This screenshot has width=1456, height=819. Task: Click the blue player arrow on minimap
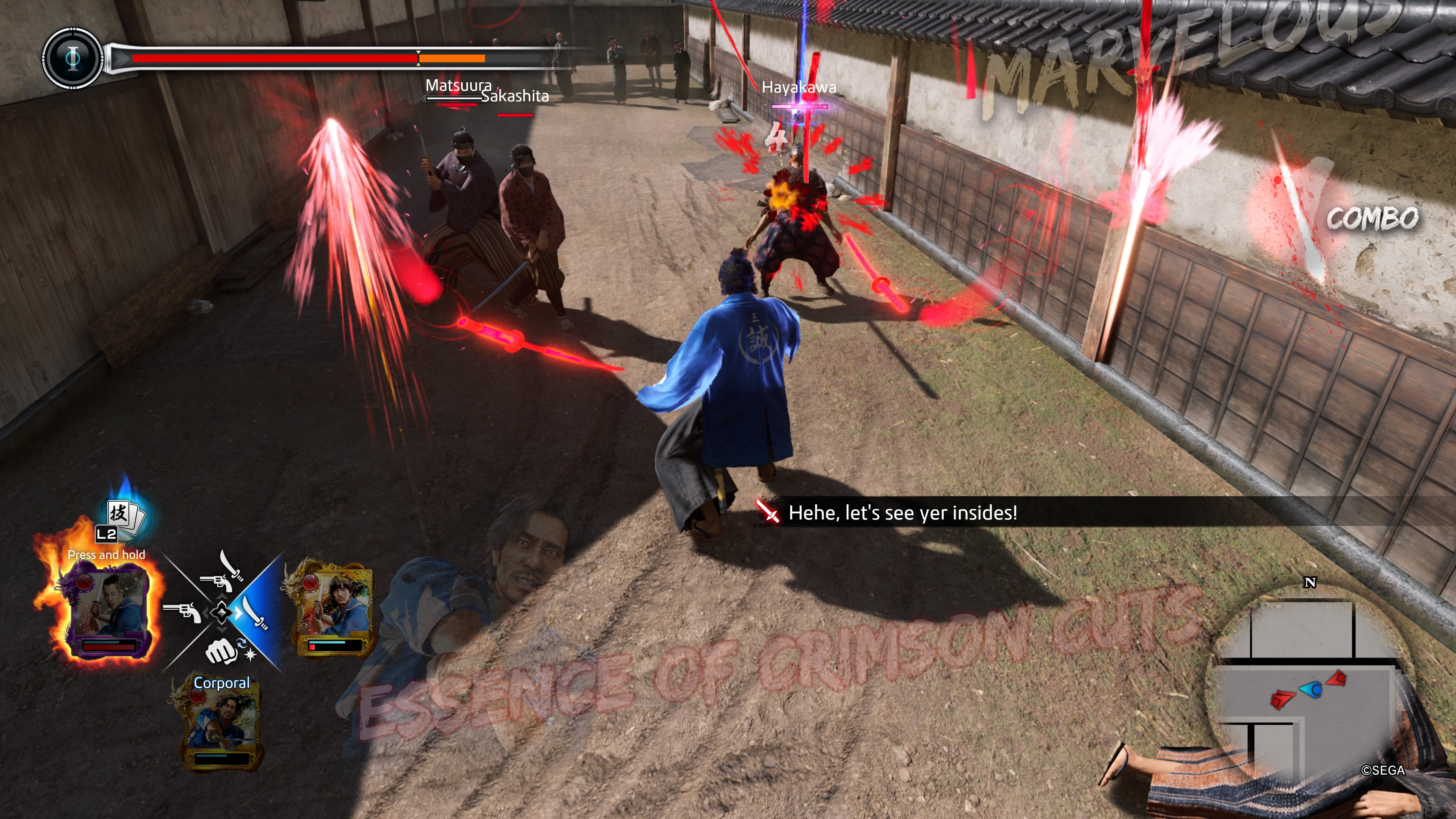pos(1312,689)
